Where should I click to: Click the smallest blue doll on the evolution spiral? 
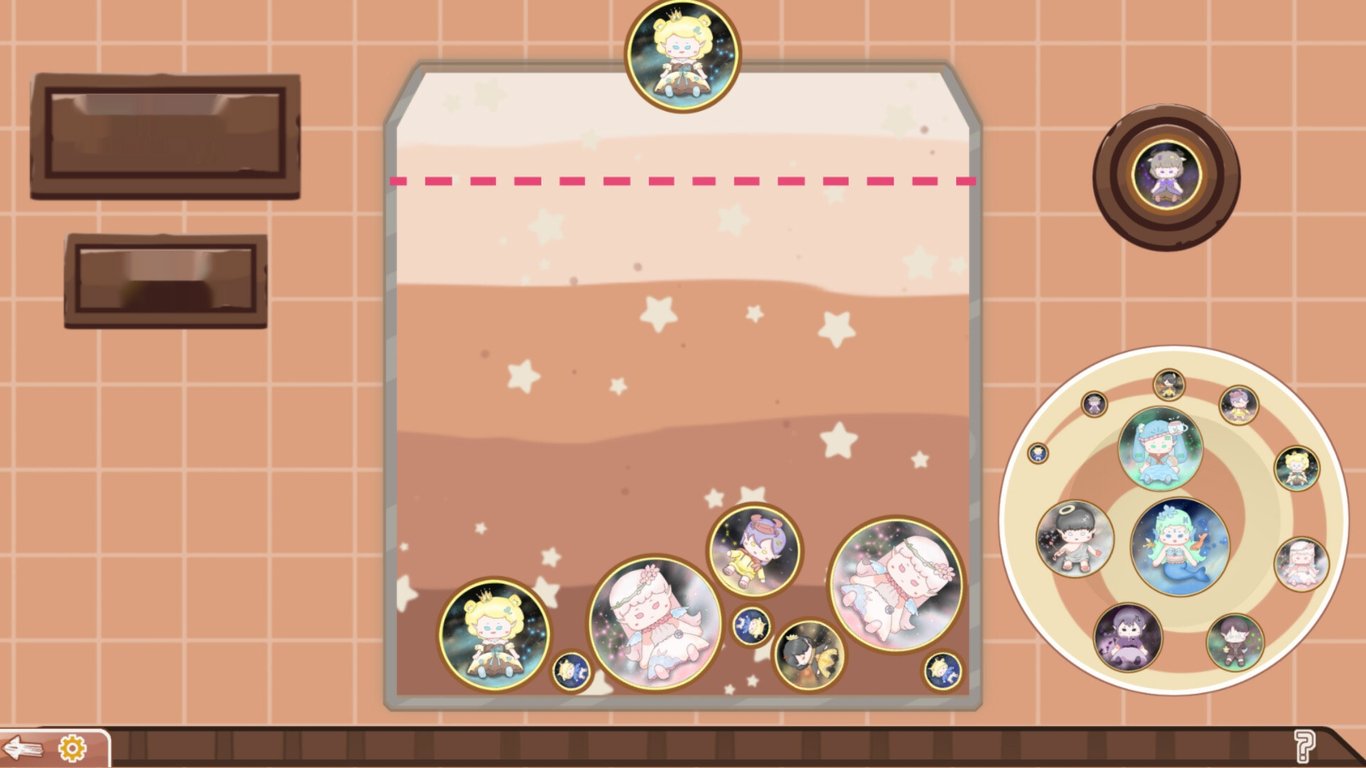click(x=1039, y=453)
